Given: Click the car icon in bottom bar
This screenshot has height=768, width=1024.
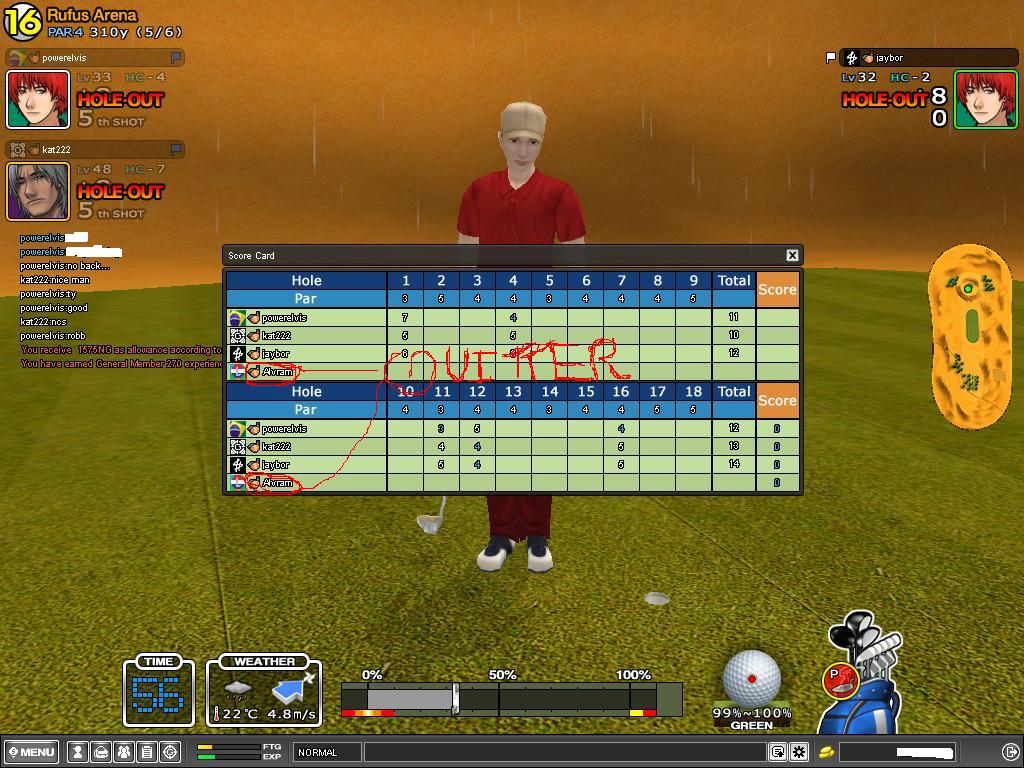Looking at the screenshot, I should point(101,752).
